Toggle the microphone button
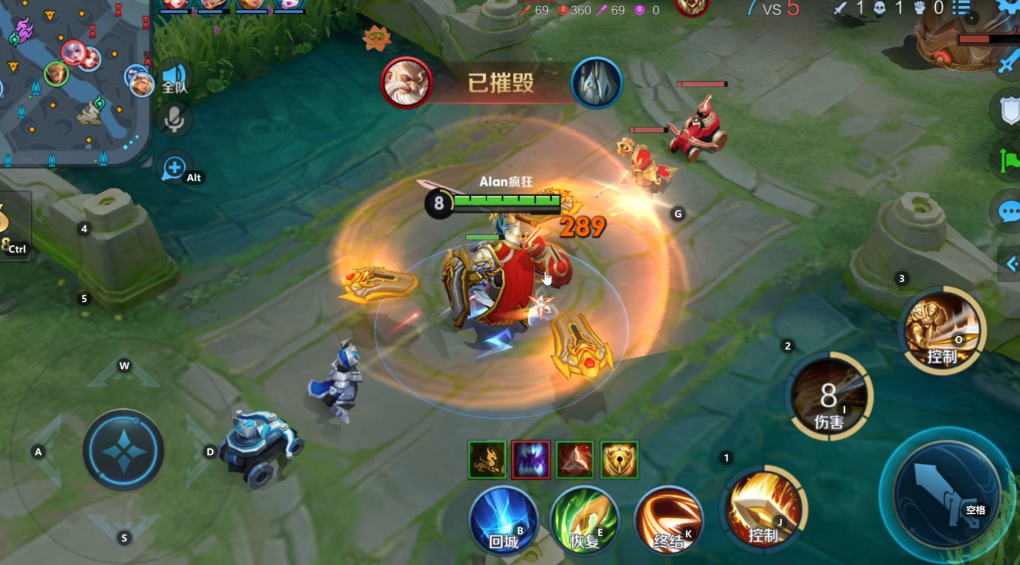1020x565 pixels. (x=175, y=119)
